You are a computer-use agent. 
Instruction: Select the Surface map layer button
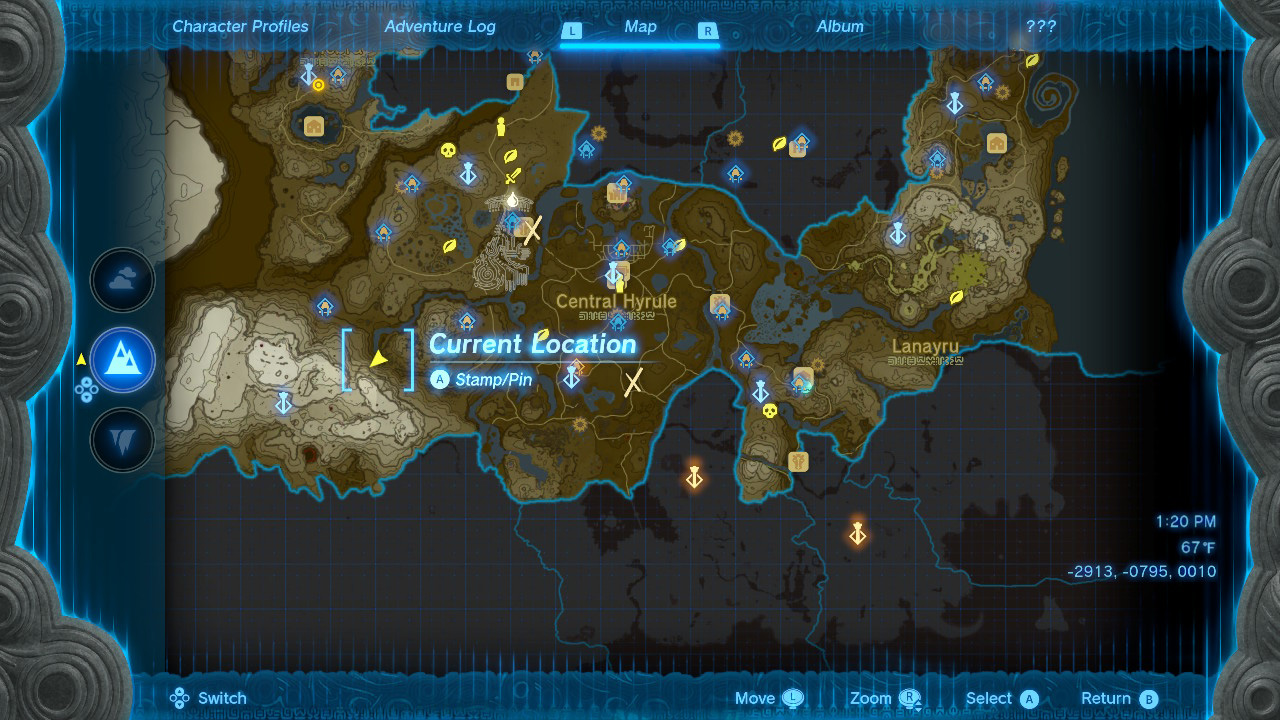[x=122, y=360]
